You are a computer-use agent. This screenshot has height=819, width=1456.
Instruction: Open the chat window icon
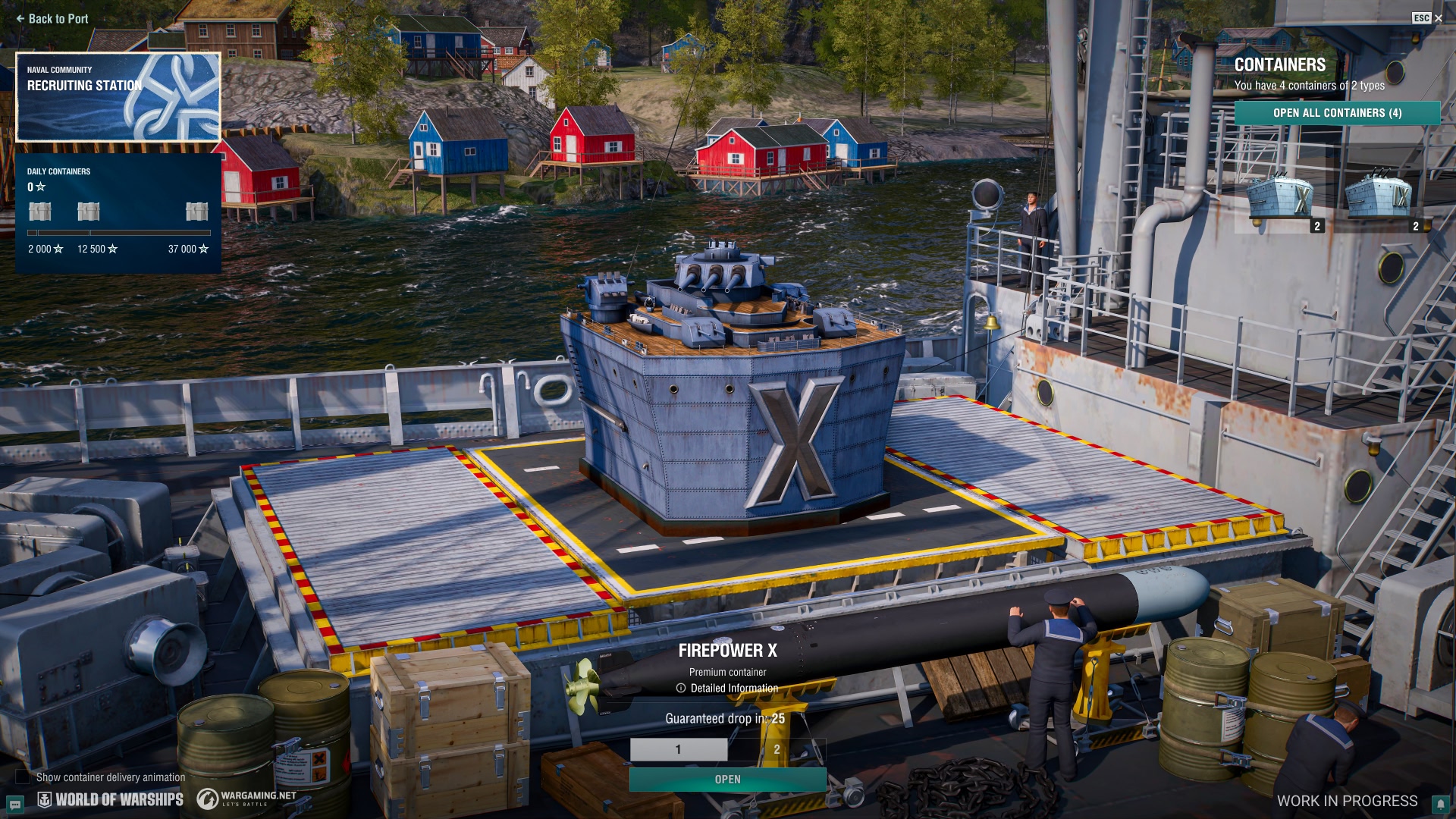click(x=14, y=804)
